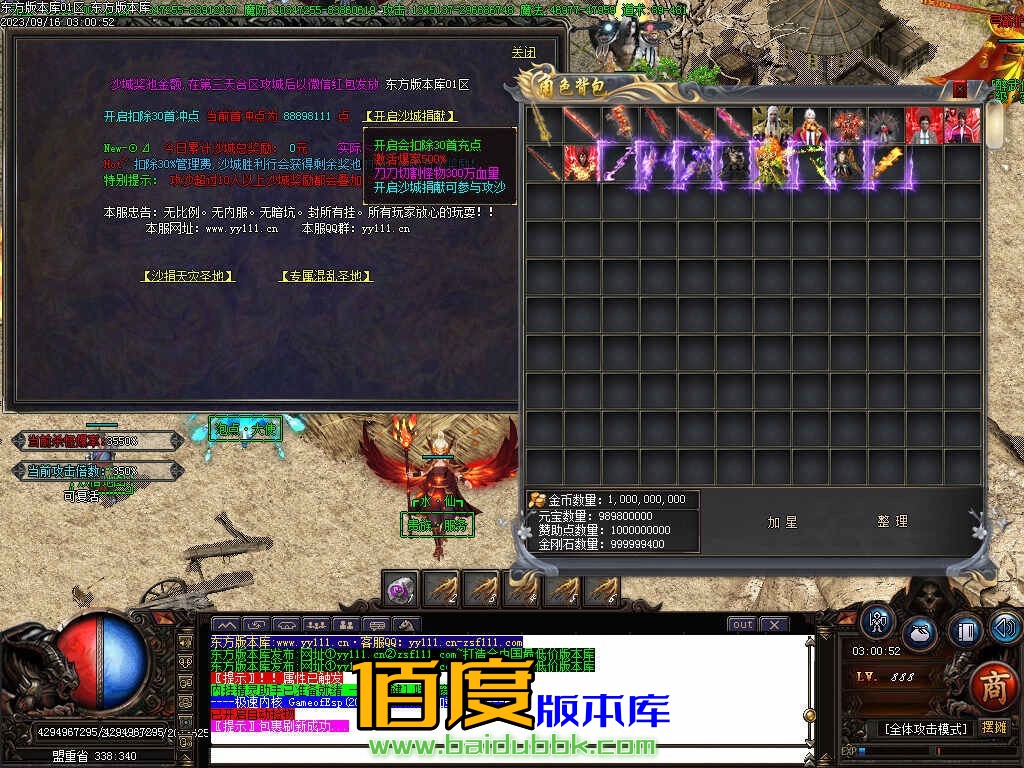Choose the 专属混乱圣地 link
This screenshot has height=768, width=1024.
click(326, 276)
